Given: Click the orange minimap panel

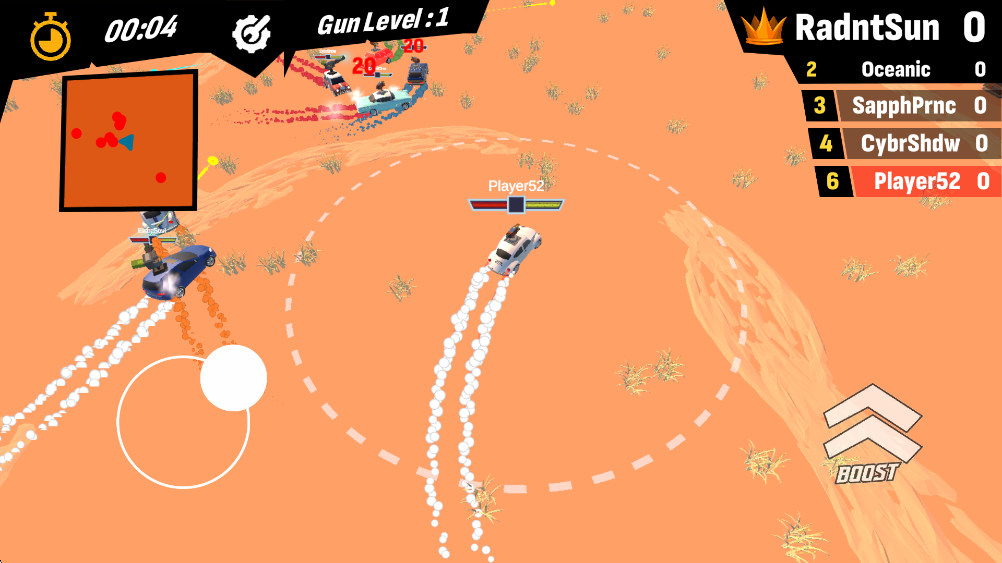Looking at the screenshot, I should tap(127, 139).
